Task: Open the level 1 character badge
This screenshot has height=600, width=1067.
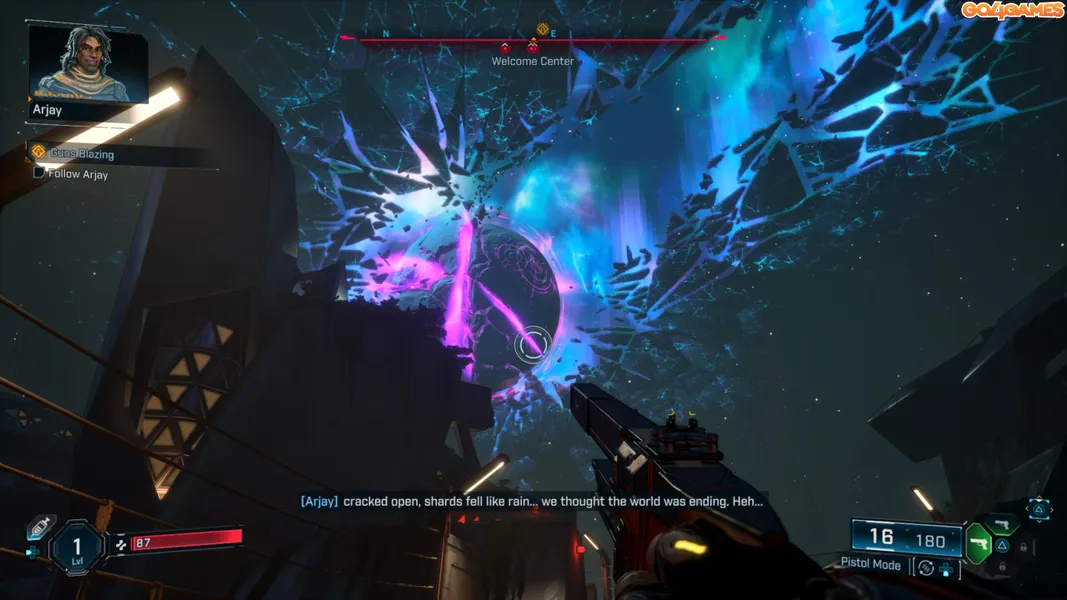Action: [77, 546]
